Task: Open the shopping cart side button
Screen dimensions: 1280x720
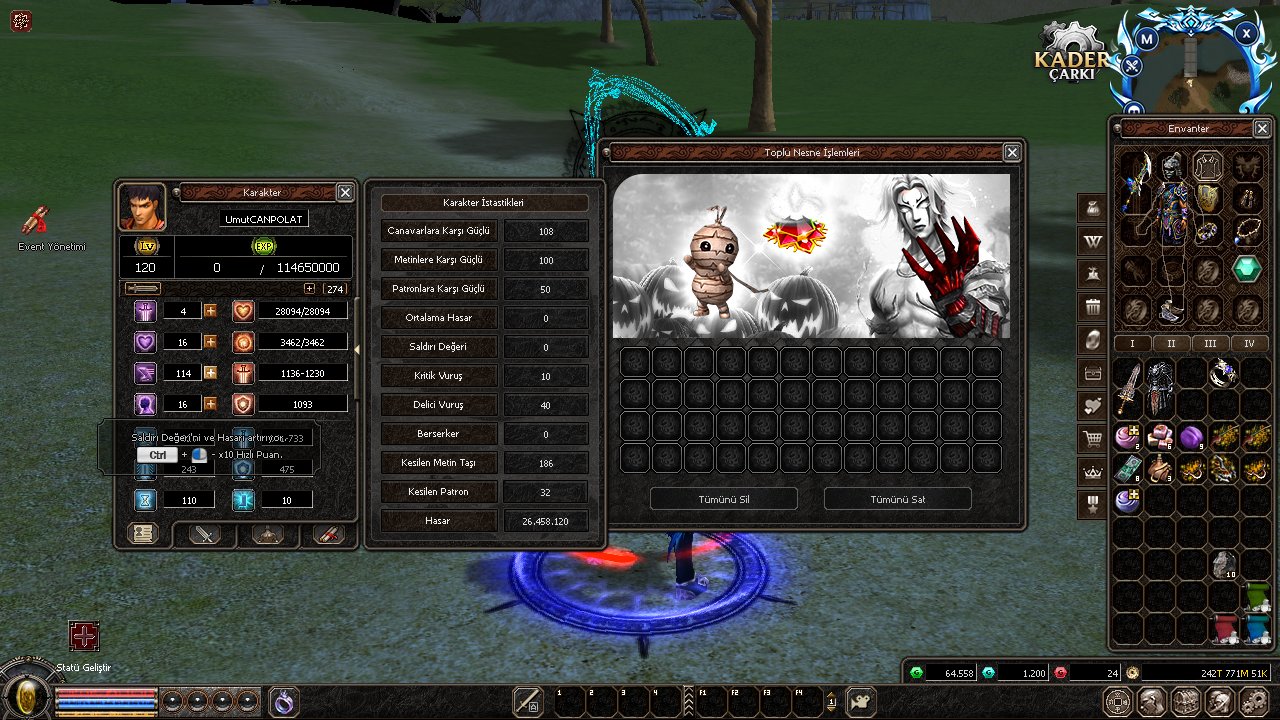Action: tap(1091, 438)
